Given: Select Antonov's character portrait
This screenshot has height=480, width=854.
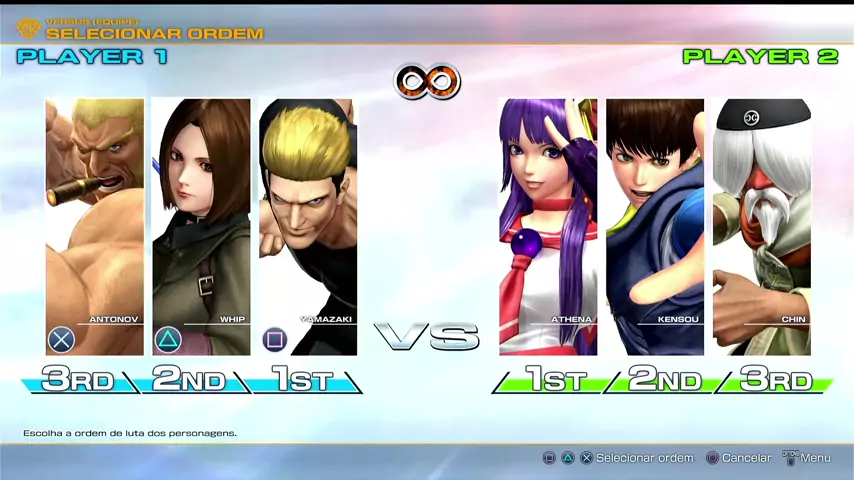Looking at the screenshot, I should coord(95,227).
